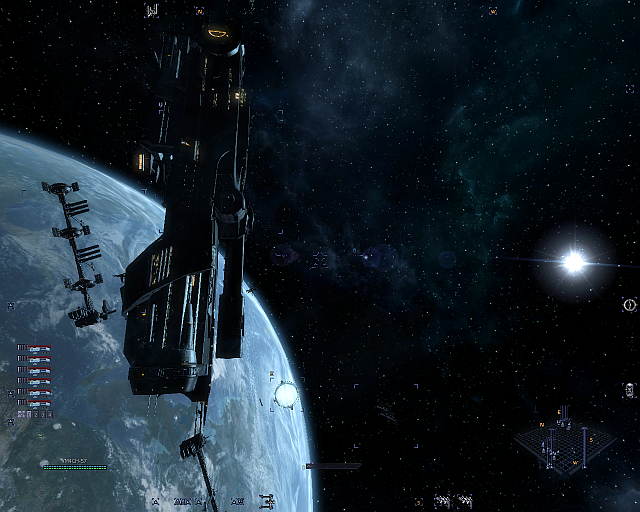
Task: Target the station marker icon at the bottom edge
Action: (x=267, y=501)
